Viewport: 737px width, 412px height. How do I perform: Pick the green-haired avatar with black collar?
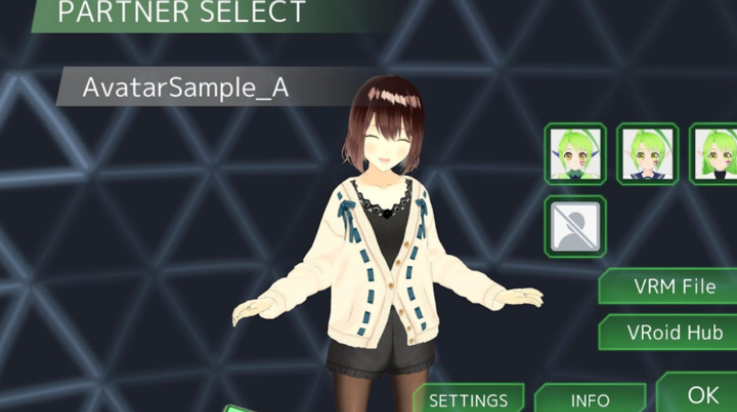click(715, 153)
